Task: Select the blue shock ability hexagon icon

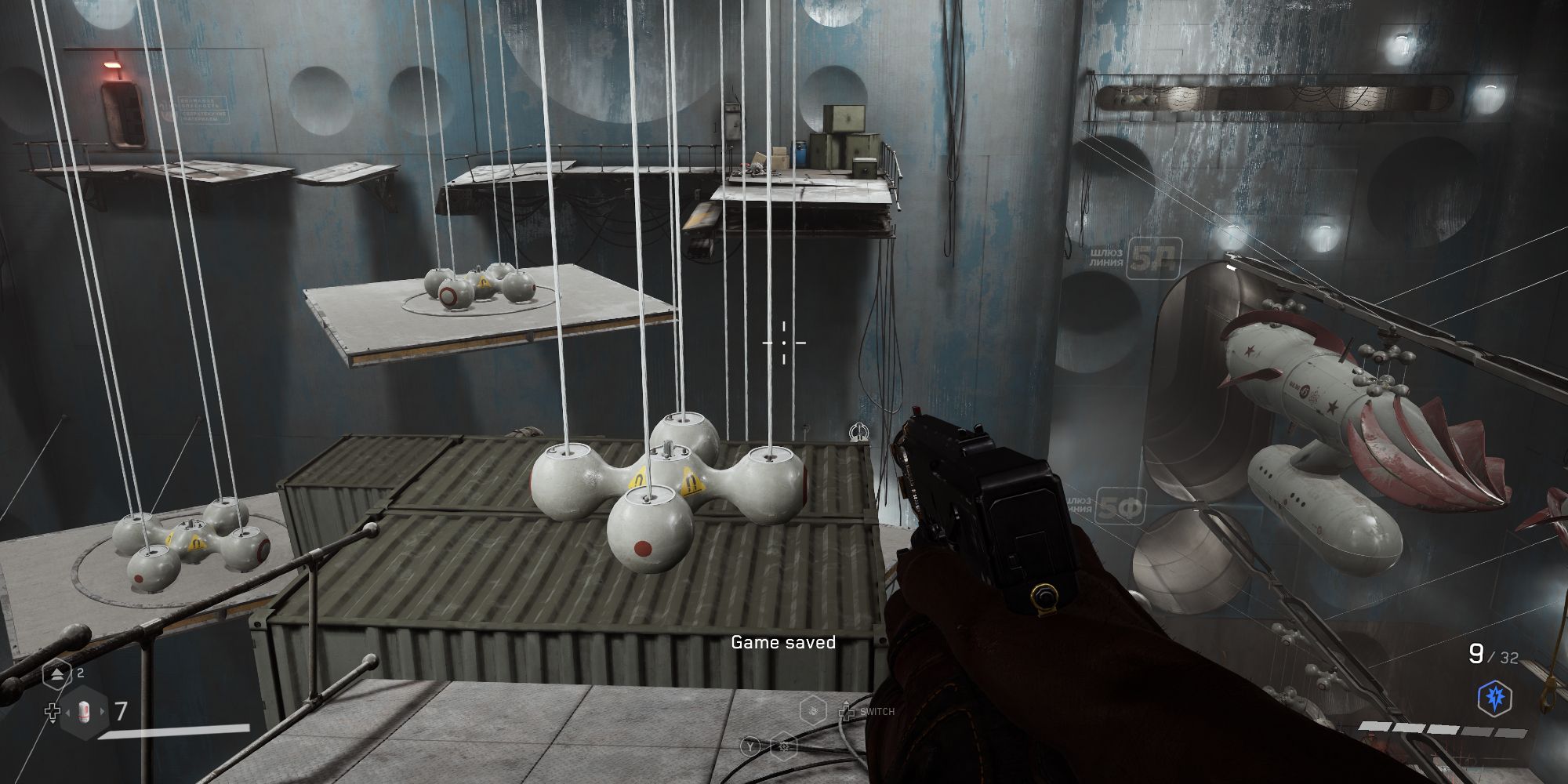Action: [x=1494, y=697]
